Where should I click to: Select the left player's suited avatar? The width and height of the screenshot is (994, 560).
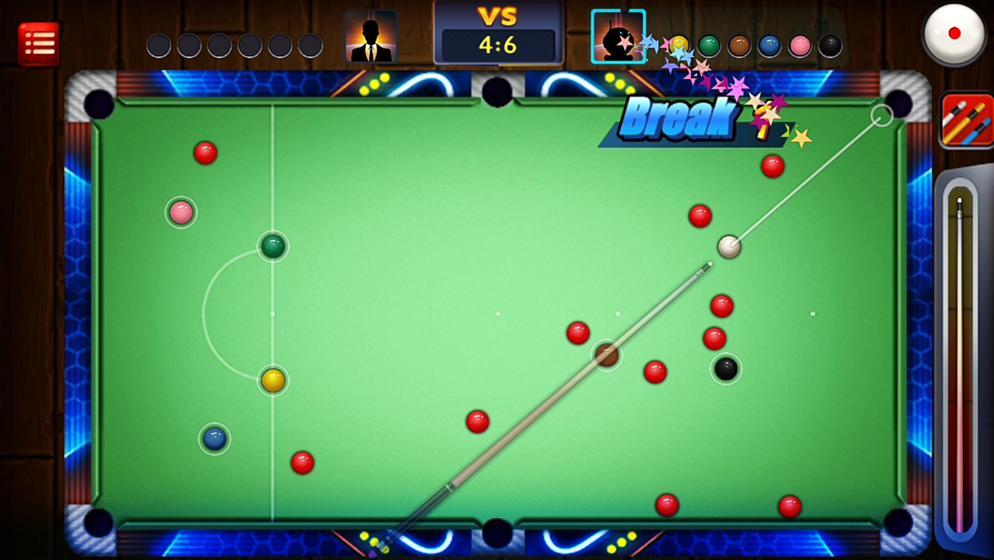point(371,38)
